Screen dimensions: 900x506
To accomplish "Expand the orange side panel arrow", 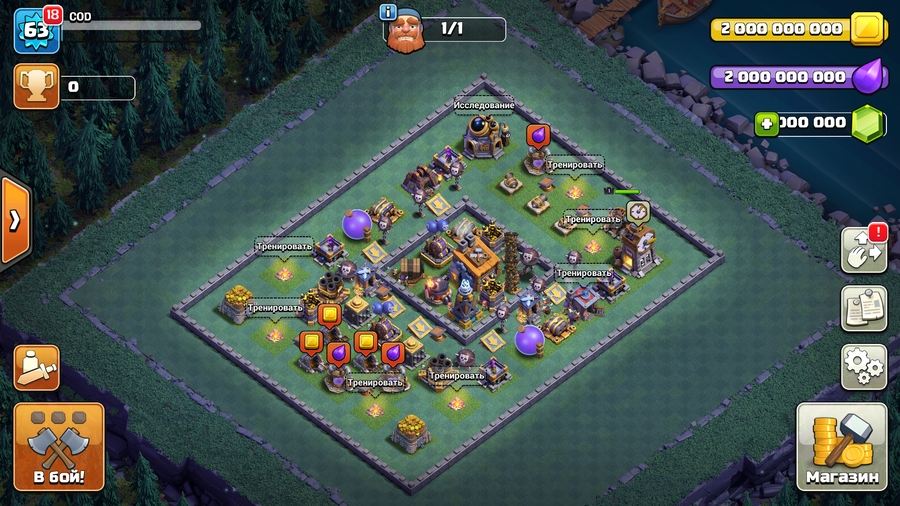I will tap(15, 220).
